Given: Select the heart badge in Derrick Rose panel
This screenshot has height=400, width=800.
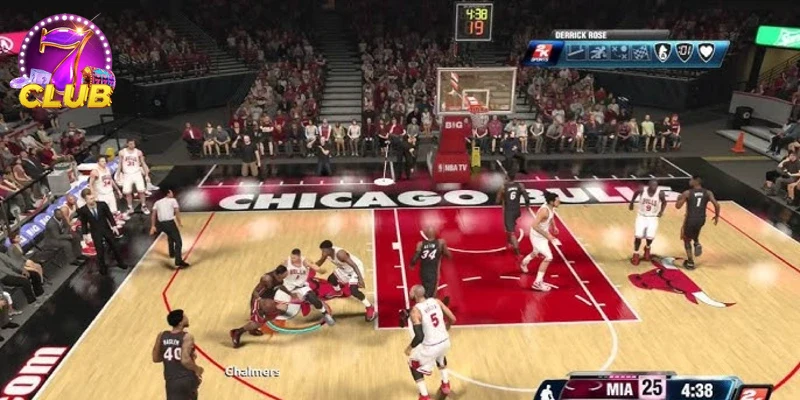Looking at the screenshot, I should click(x=707, y=52).
